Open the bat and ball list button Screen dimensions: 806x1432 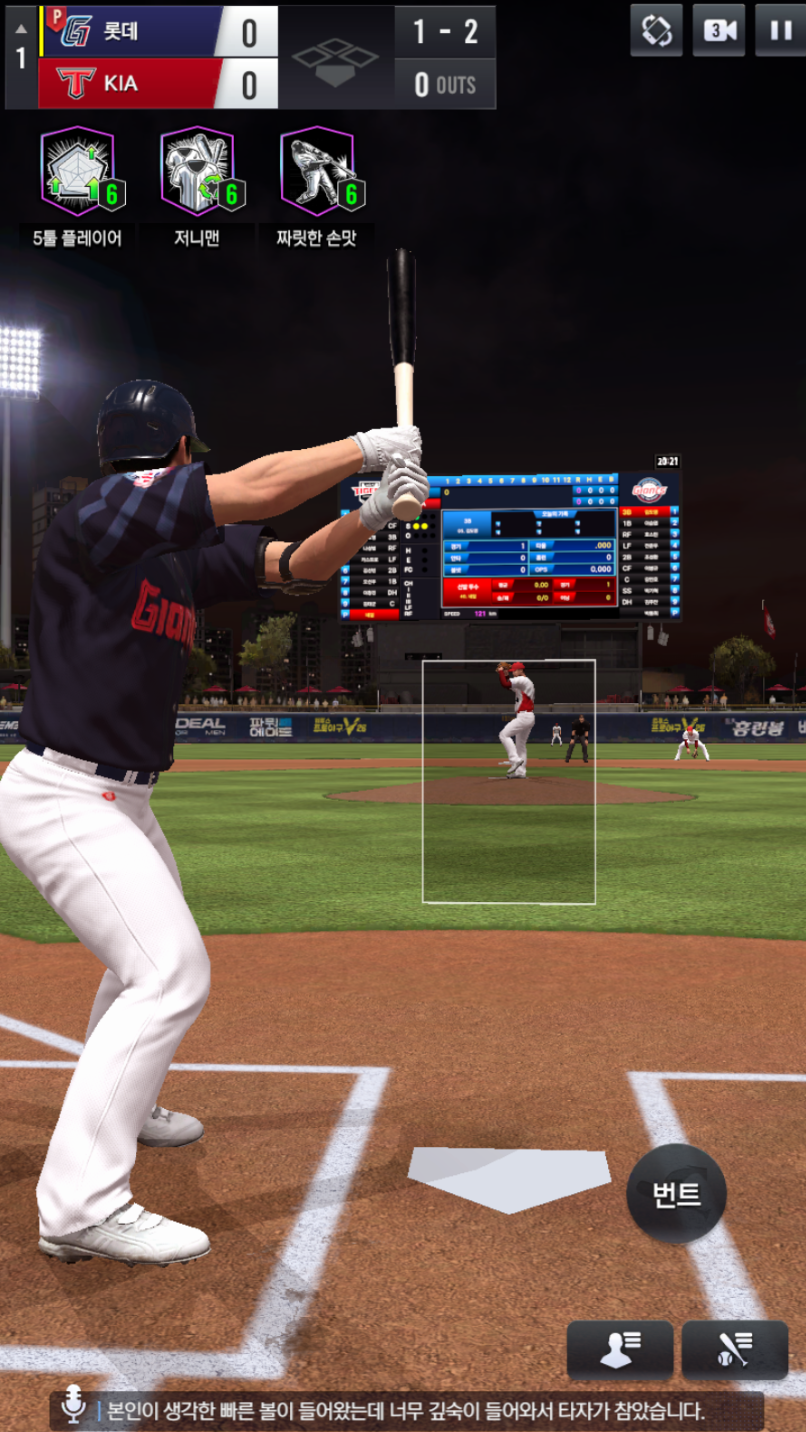pos(734,1350)
